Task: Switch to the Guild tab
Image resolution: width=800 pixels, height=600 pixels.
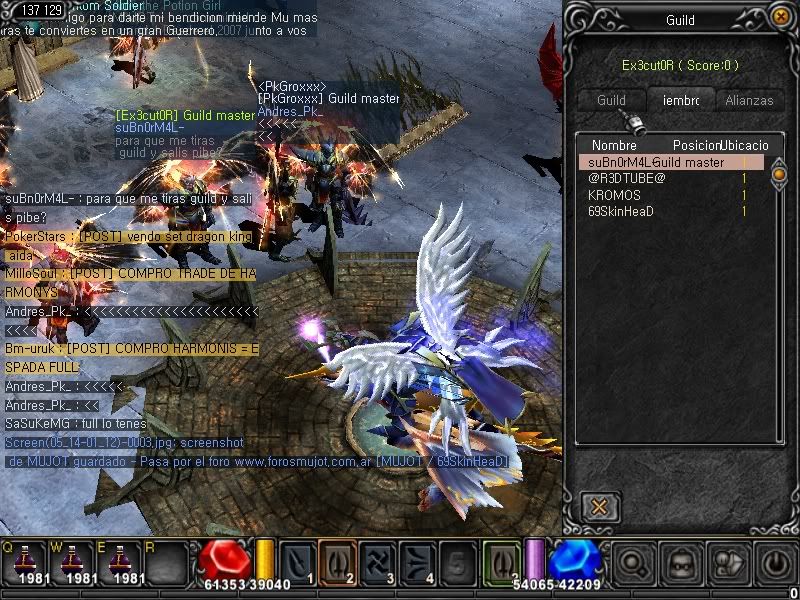Action: 611,100
